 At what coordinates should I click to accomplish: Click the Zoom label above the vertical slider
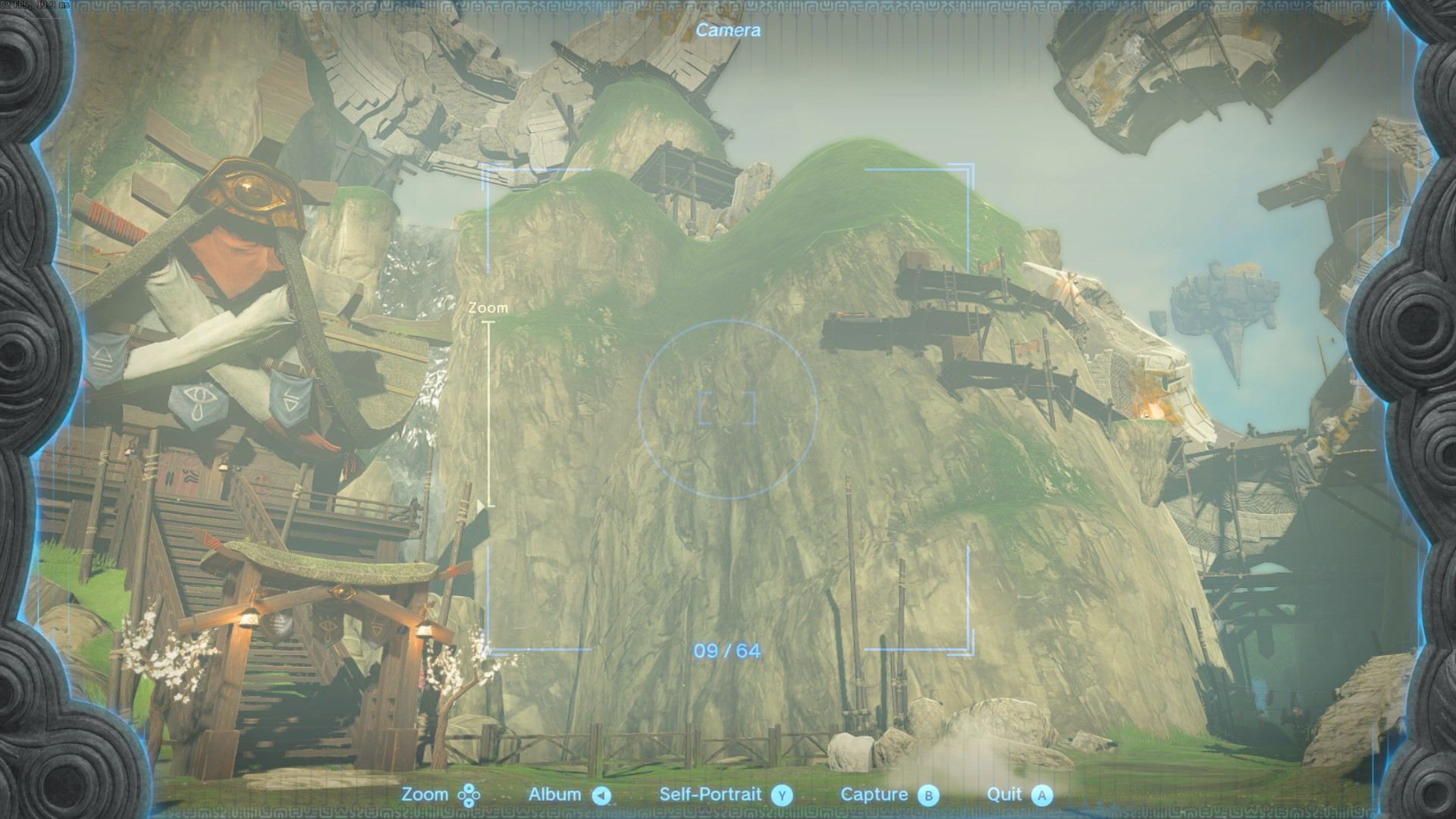coord(489,308)
